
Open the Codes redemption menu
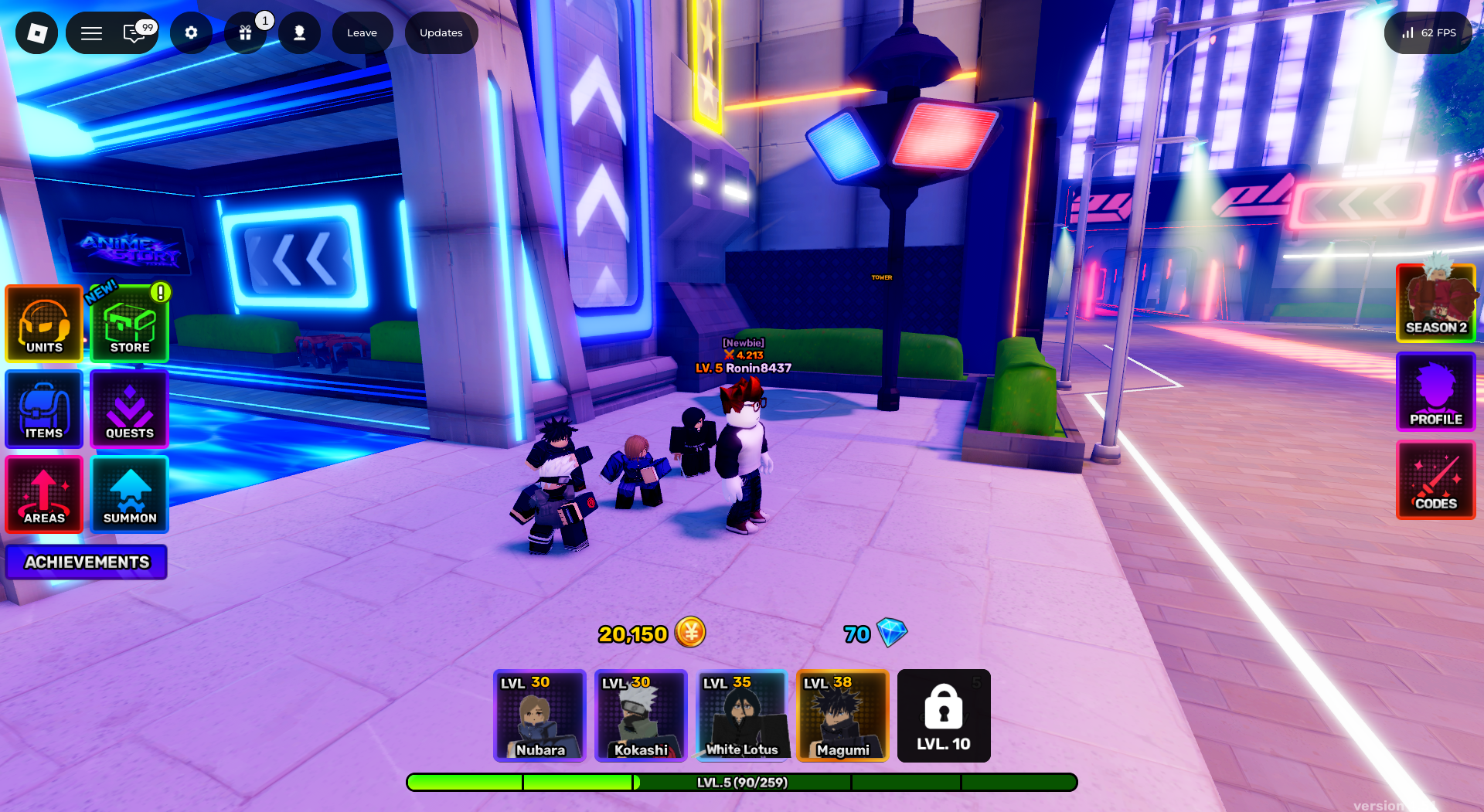tap(1435, 480)
